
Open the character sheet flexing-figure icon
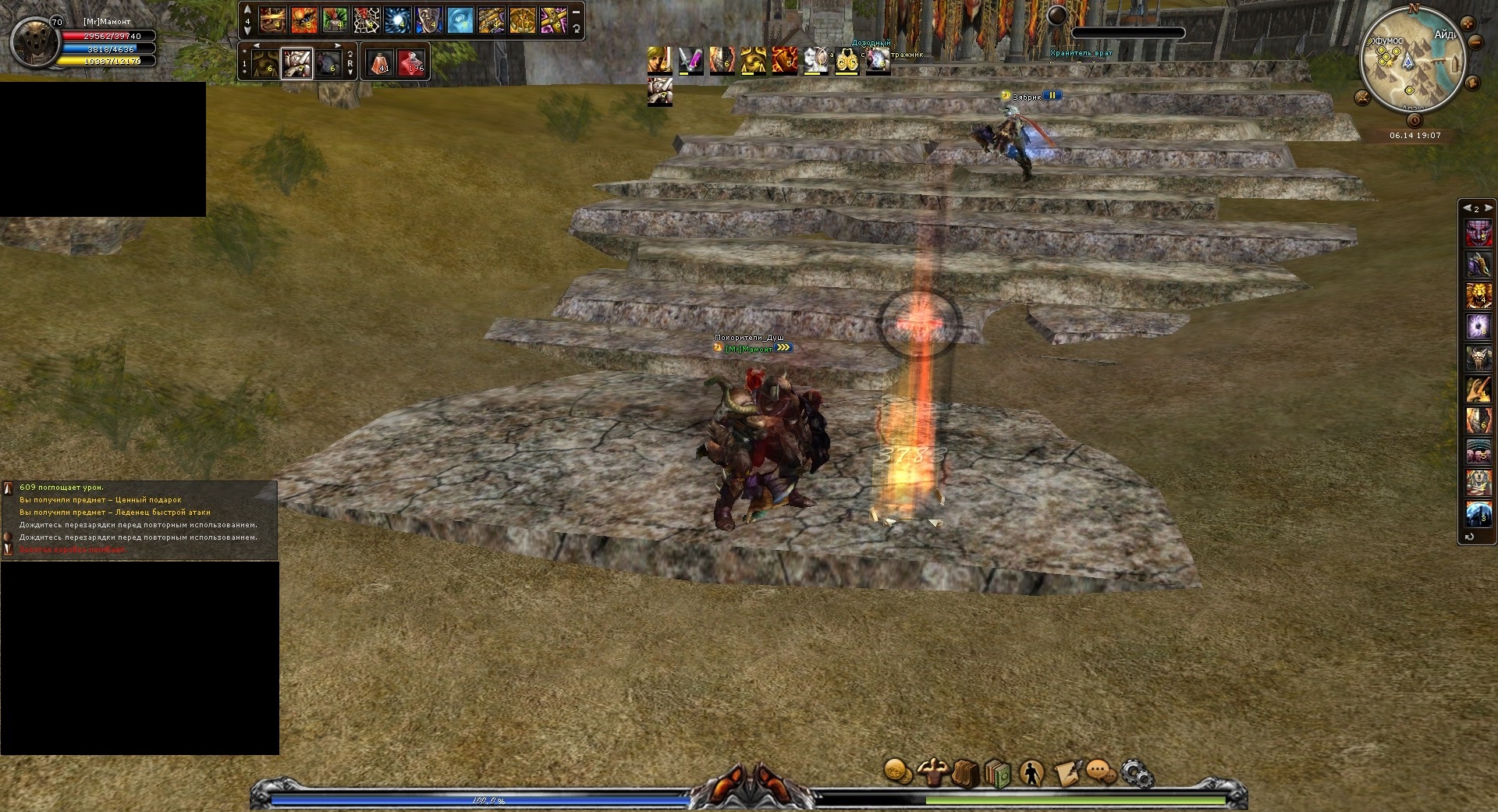tap(932, 772)
